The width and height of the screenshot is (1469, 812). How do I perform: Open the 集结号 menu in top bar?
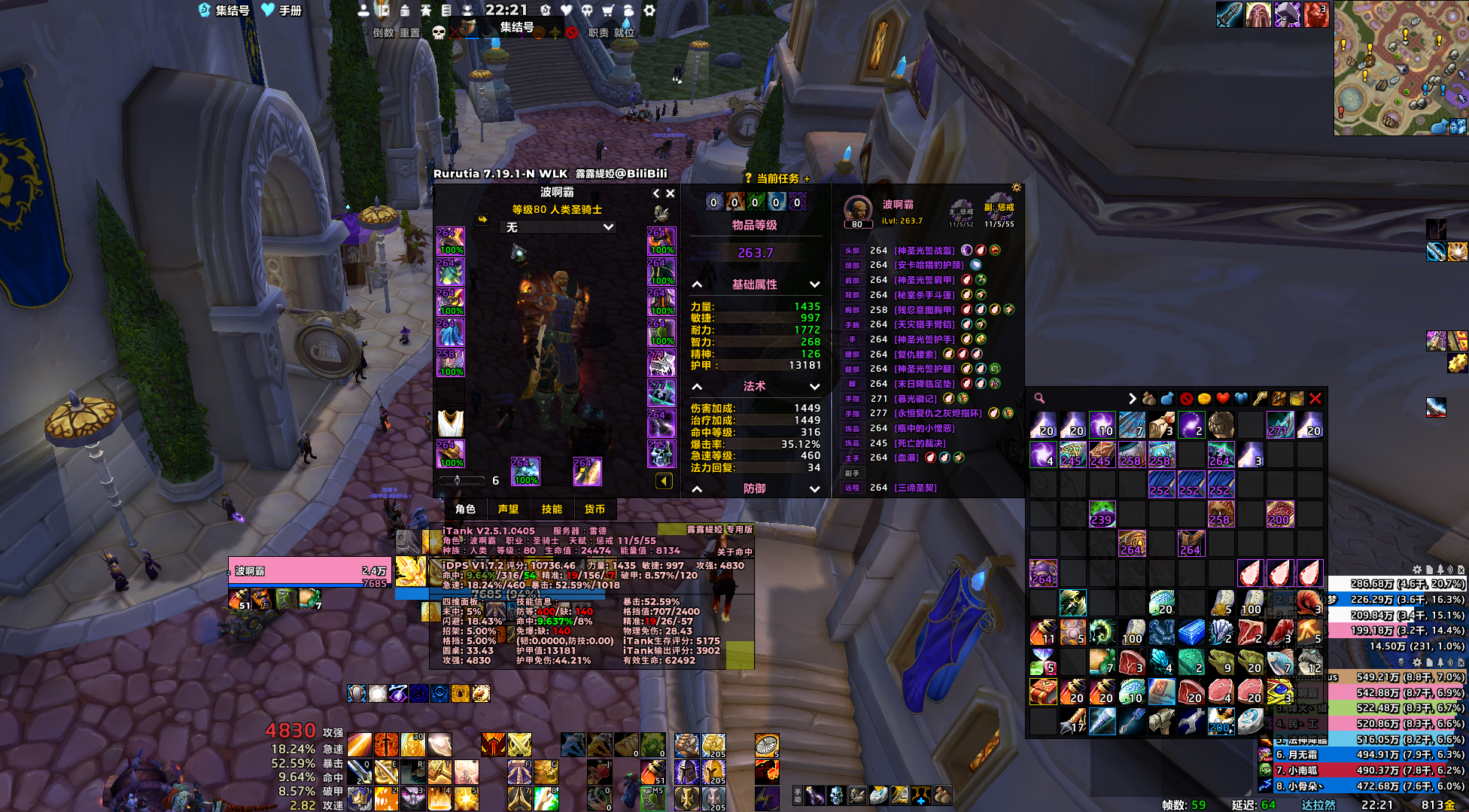click(224, 11)
